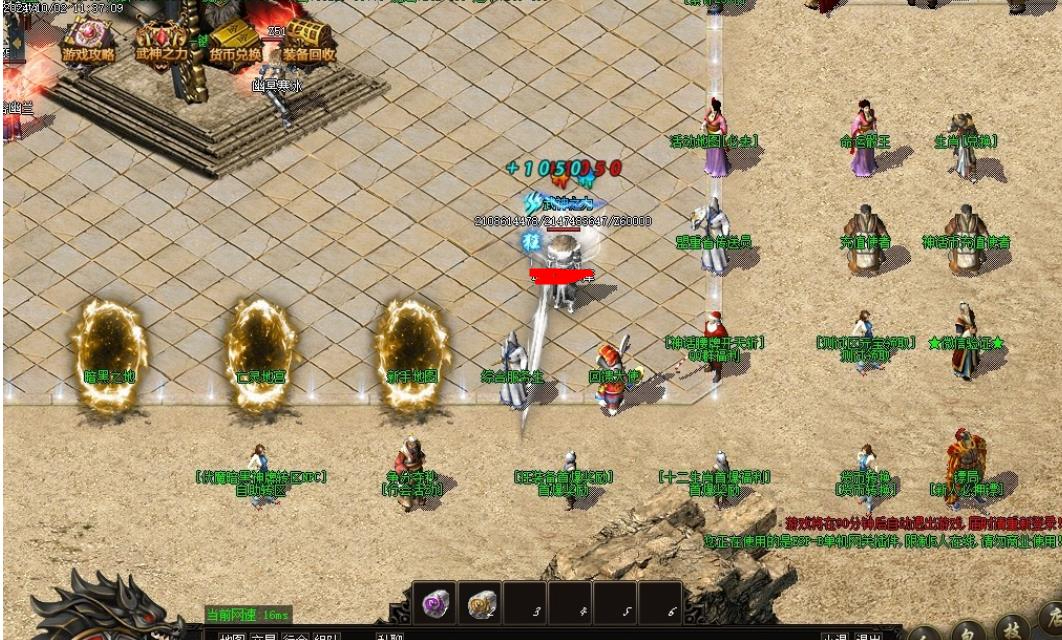Use the purple scroll in the hotbar
The image size is (1062, 640).
[x=435, y=604]
